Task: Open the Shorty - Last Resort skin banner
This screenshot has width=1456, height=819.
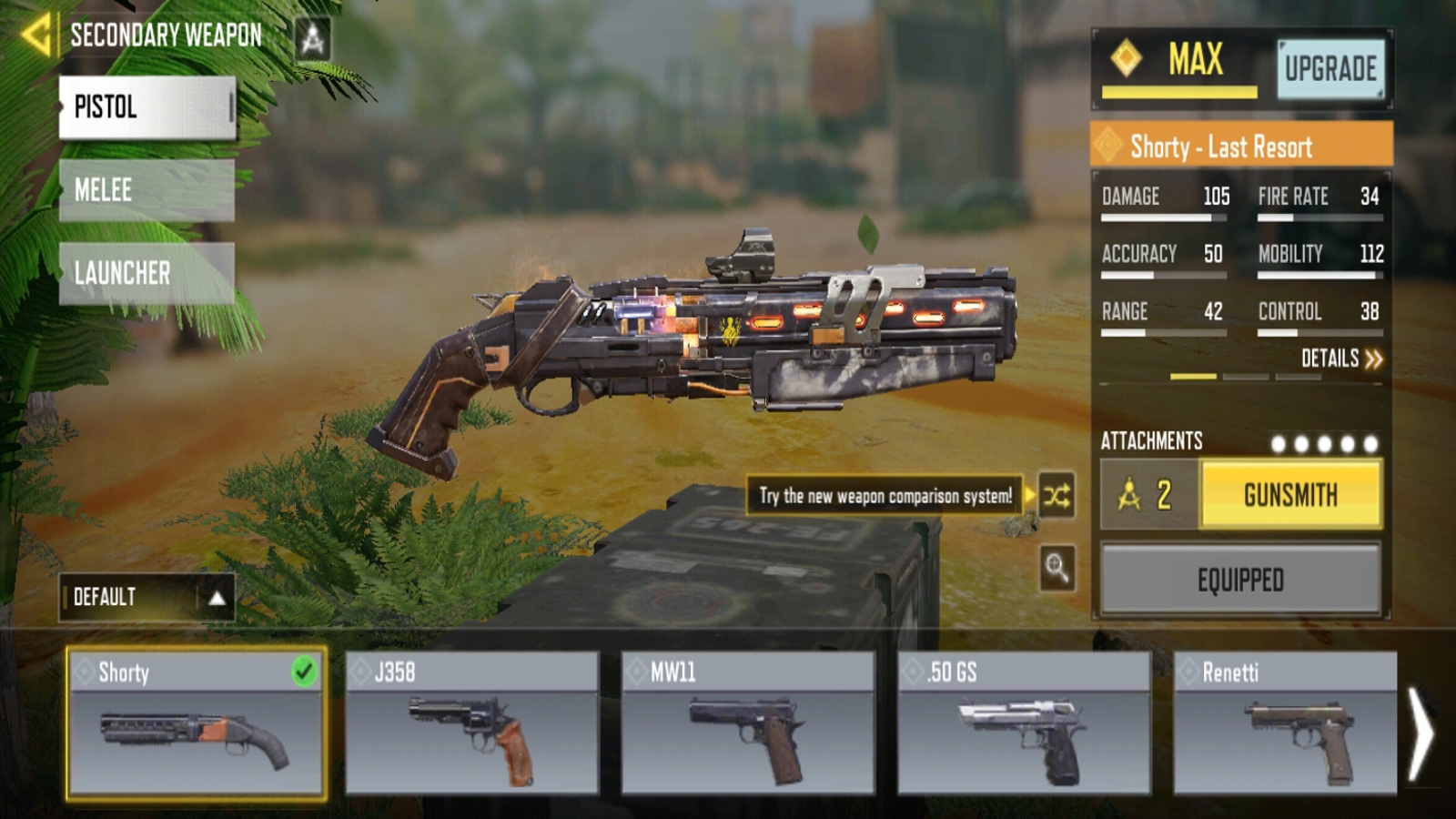Action: click(x=1241, y=146)
